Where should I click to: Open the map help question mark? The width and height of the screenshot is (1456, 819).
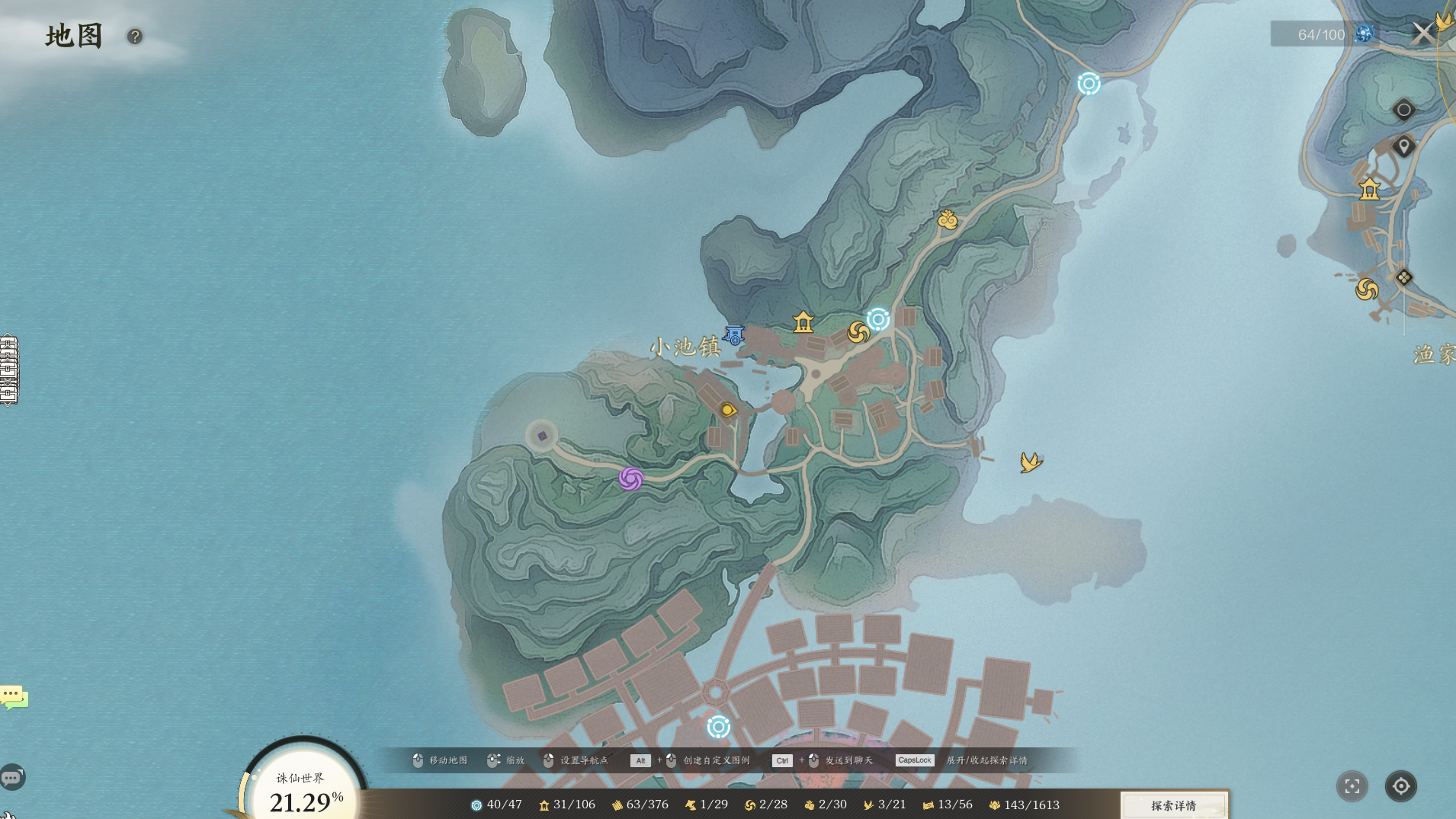coord(135,37)
